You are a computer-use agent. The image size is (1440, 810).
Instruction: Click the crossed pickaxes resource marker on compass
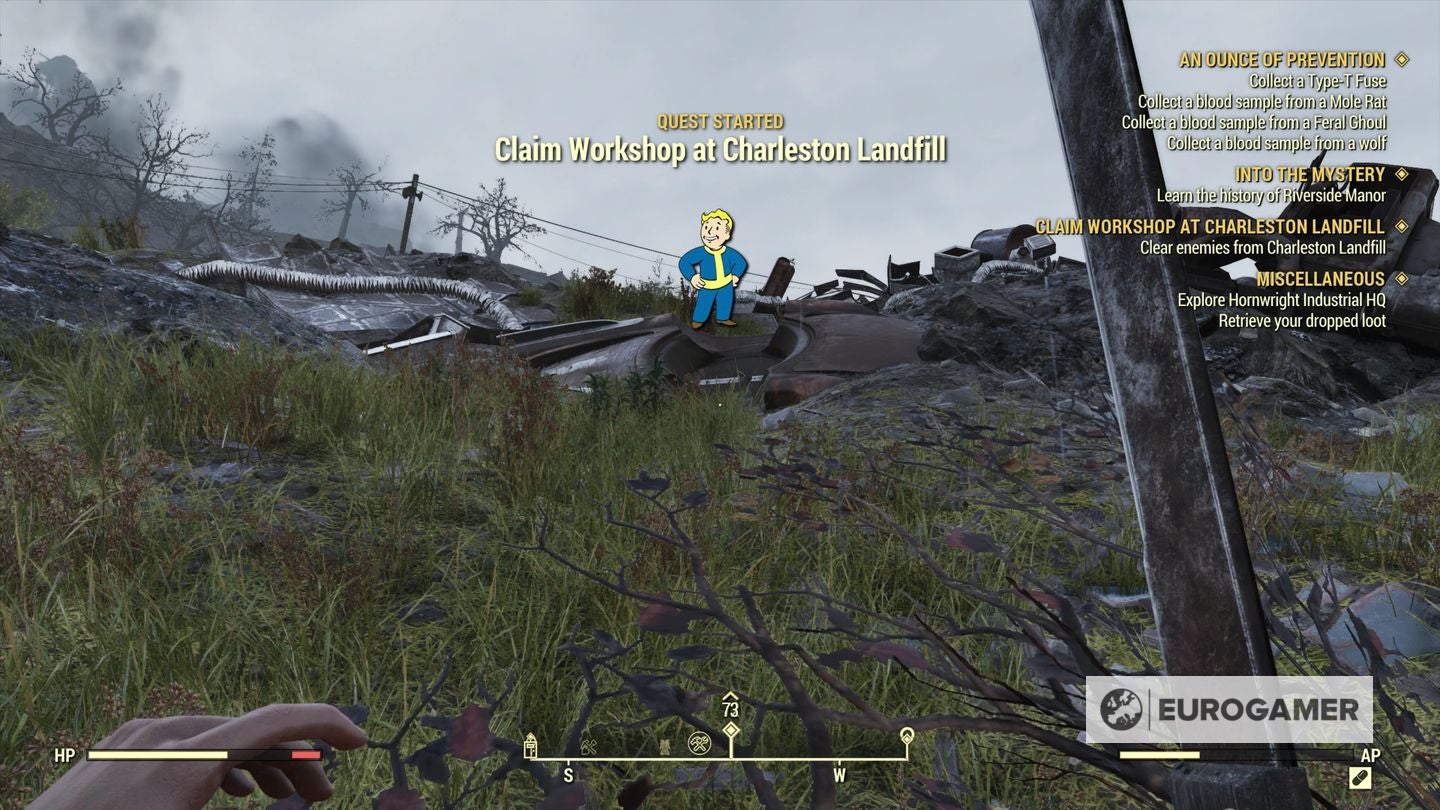click(590, 746)
